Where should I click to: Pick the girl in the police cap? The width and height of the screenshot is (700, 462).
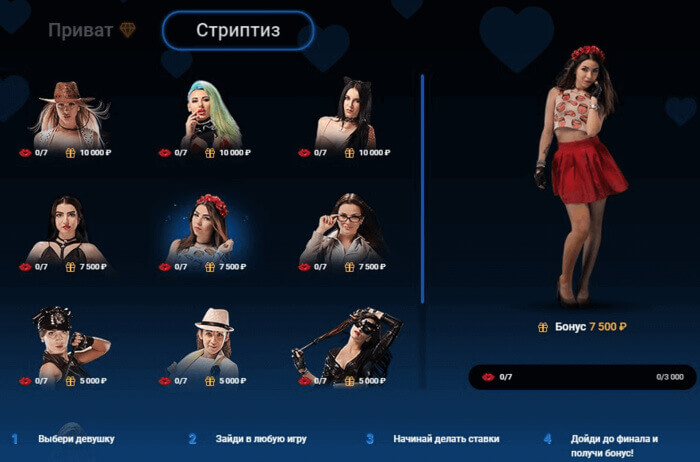69,342
